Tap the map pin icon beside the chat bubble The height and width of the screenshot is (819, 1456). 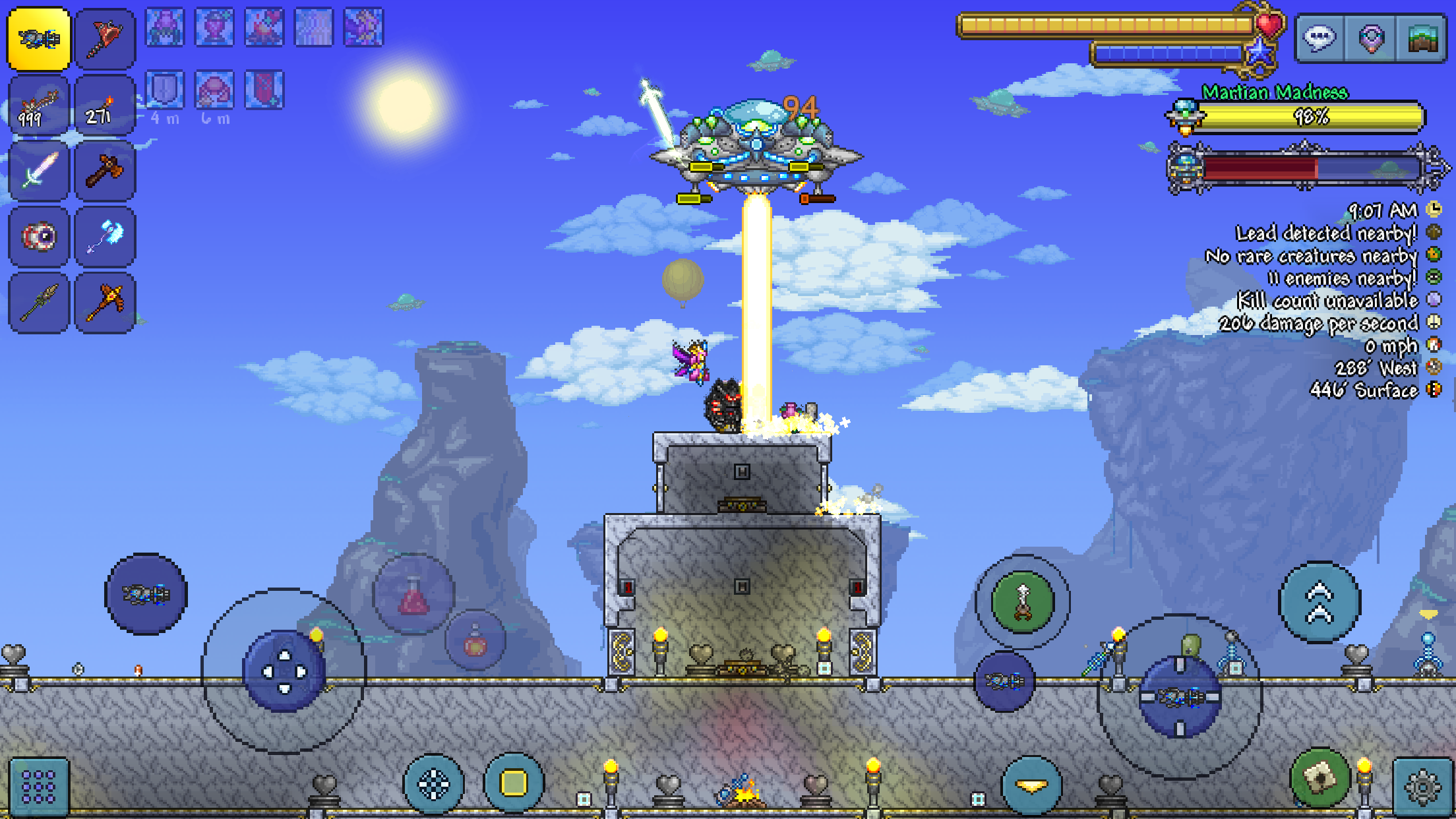click(x=1372, y=38)
